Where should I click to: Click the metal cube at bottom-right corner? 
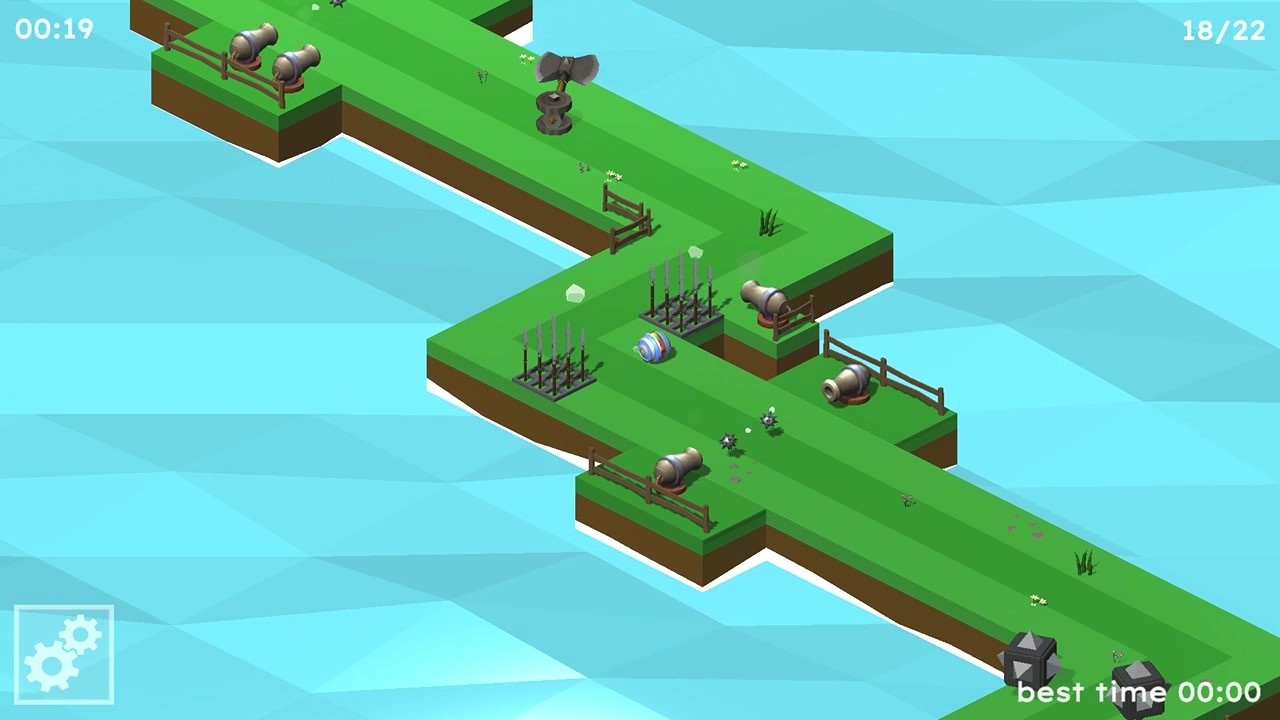[x=1030, y=660]
